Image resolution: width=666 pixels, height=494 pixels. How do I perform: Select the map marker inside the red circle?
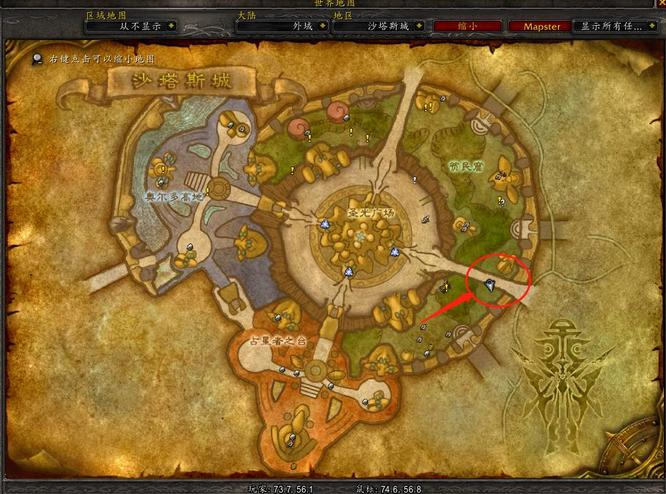[x=490, y=285]
